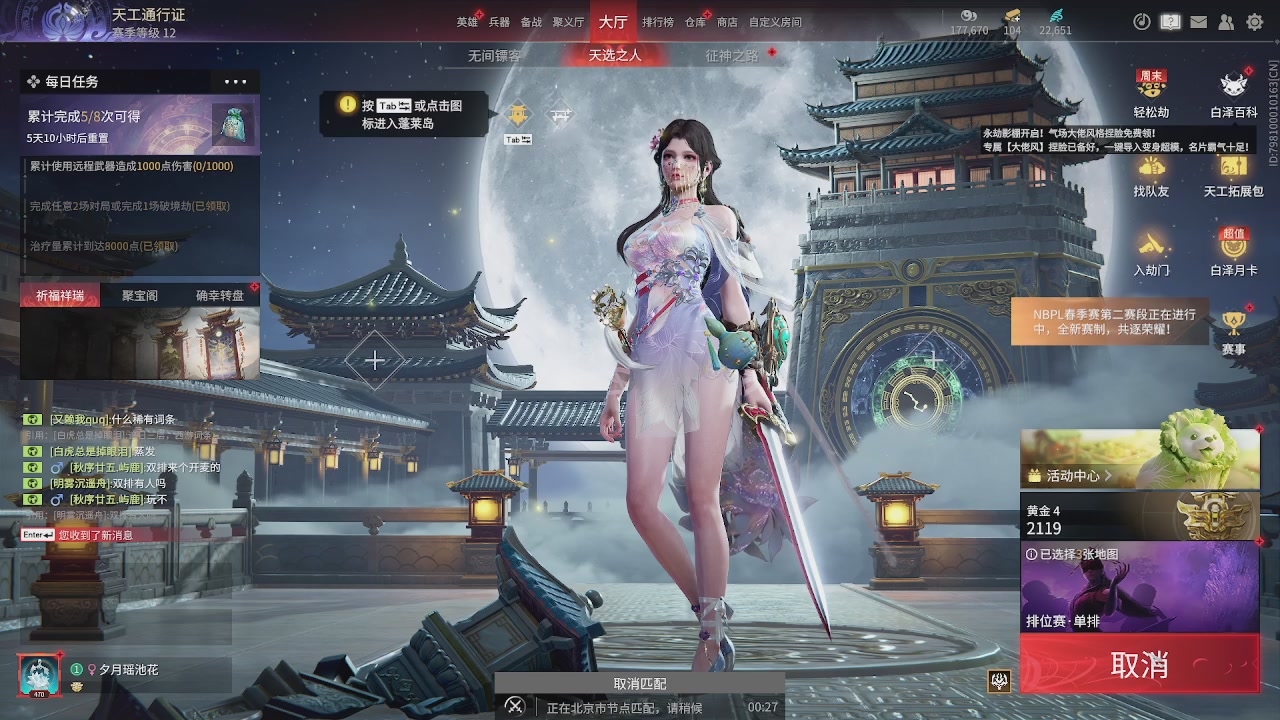
Task: Open the 天工通行证 battle pass
Action: (148, 16)
